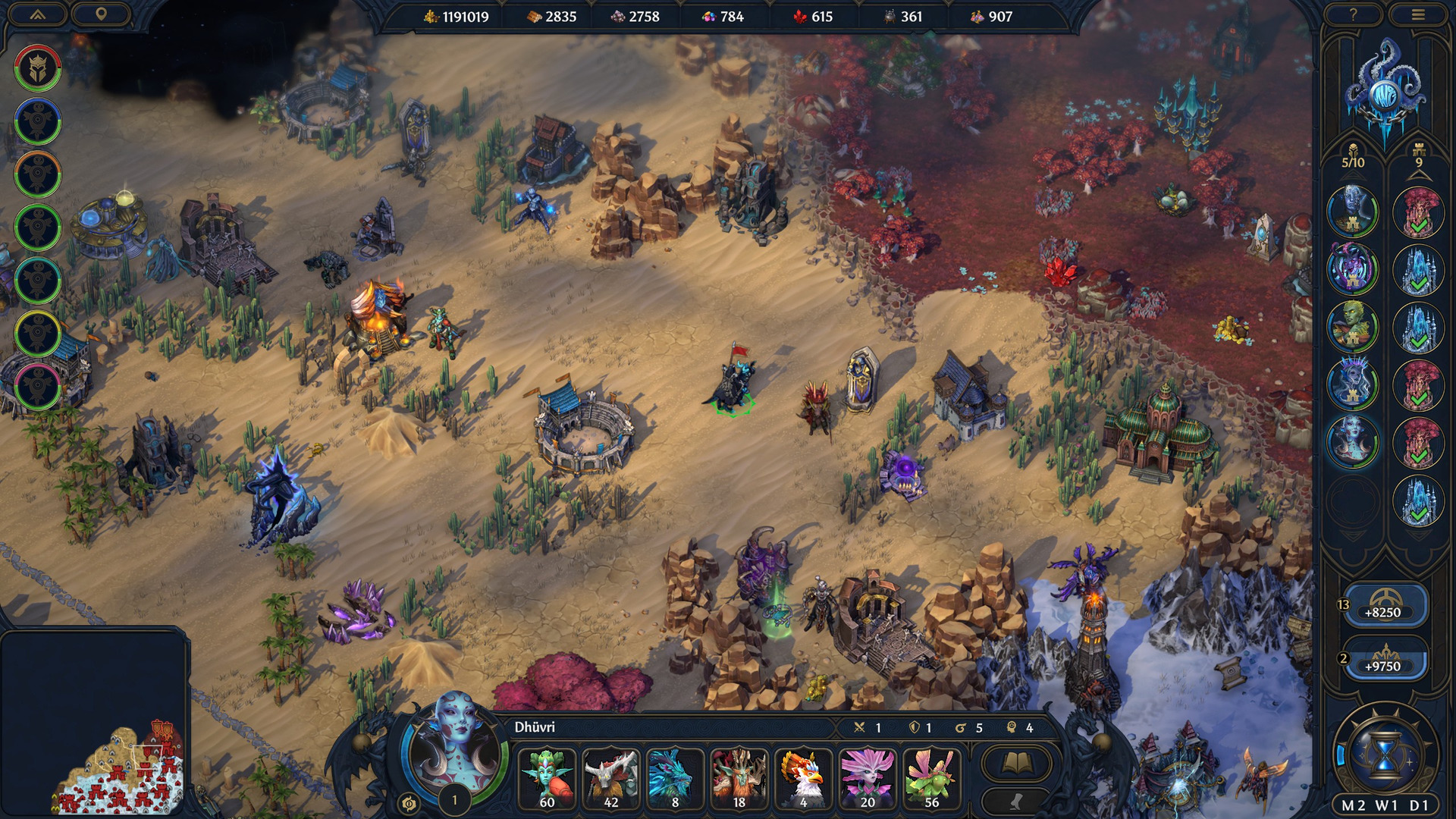The image size is (1456, 819).
Task: Select the green-skinned hero in hero list
Action: pos(1352,327)
